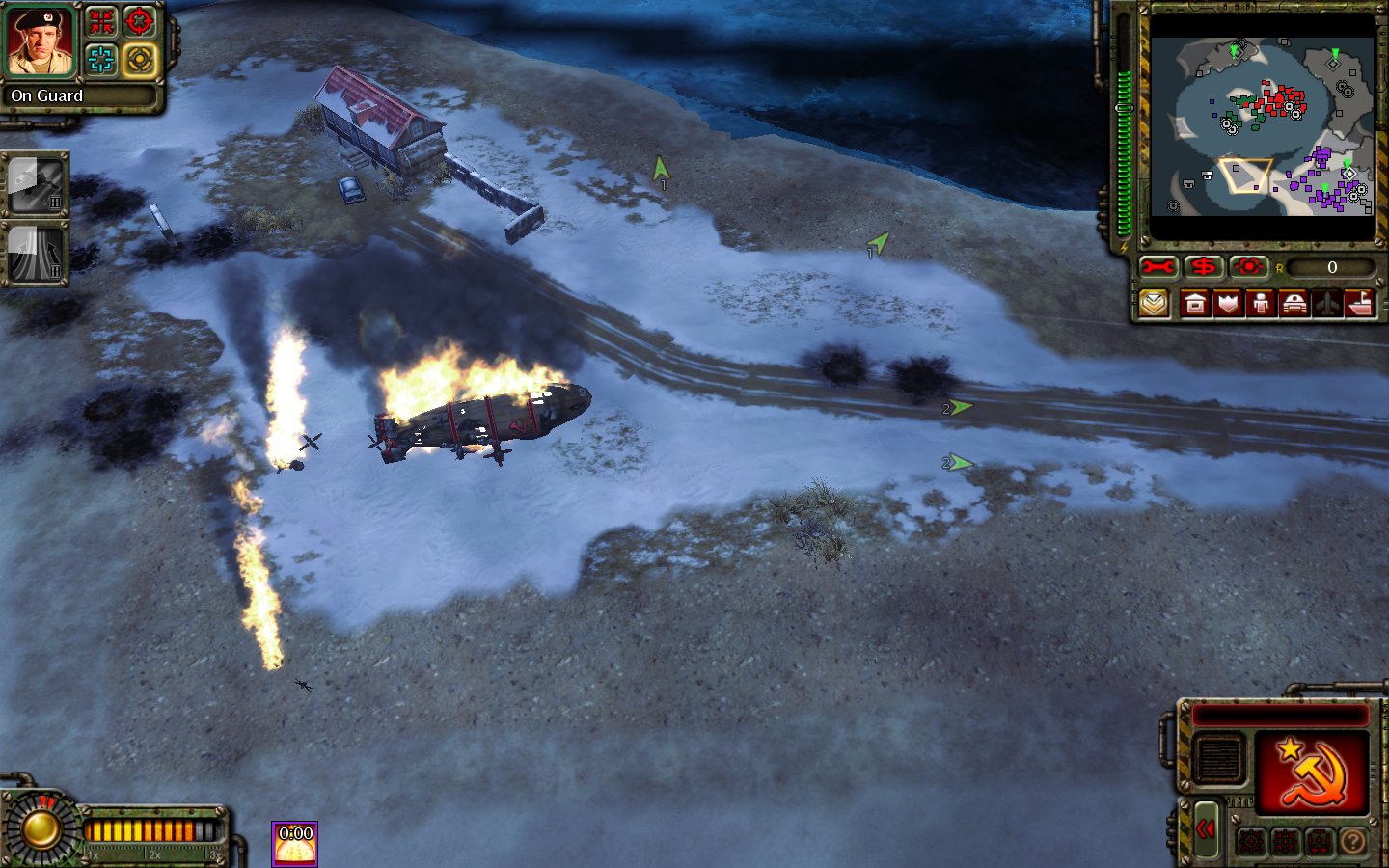Select the red inward-arrows co-commander order
Screen dimensions: 1389x868
101,21
